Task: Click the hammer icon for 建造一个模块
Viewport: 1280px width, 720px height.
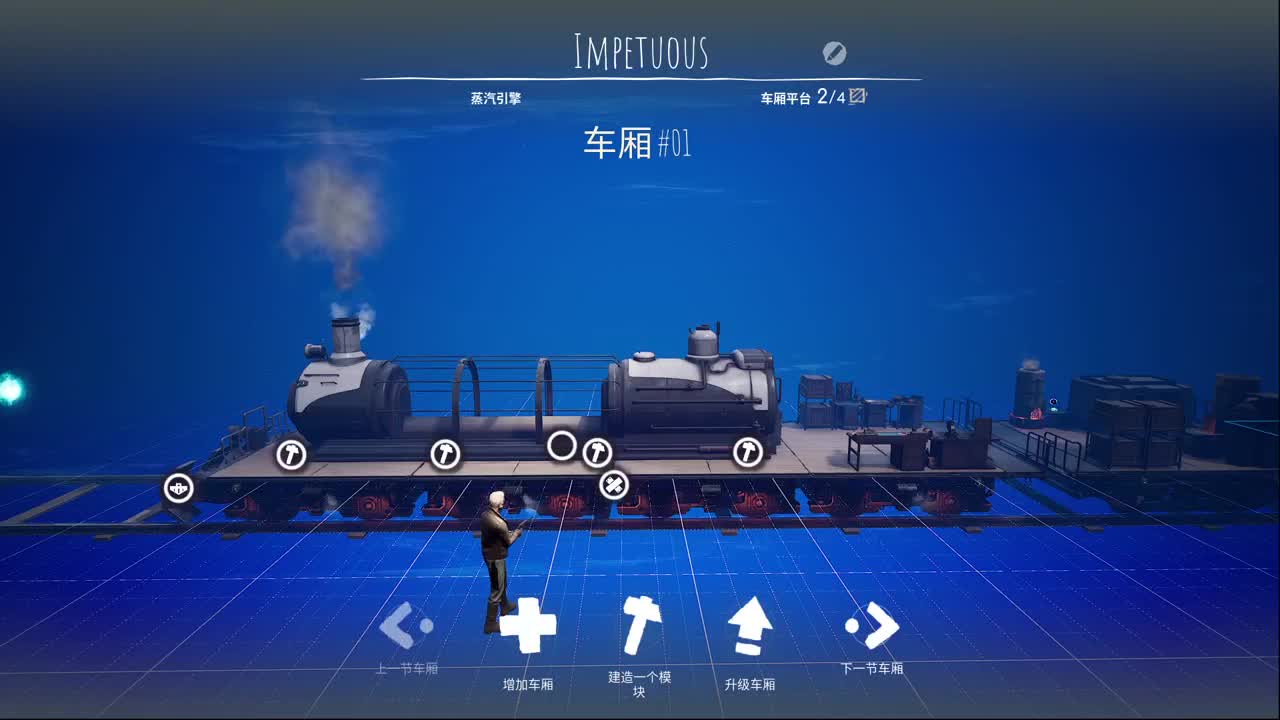Action: pyautogui.click(x=638, y=625)
